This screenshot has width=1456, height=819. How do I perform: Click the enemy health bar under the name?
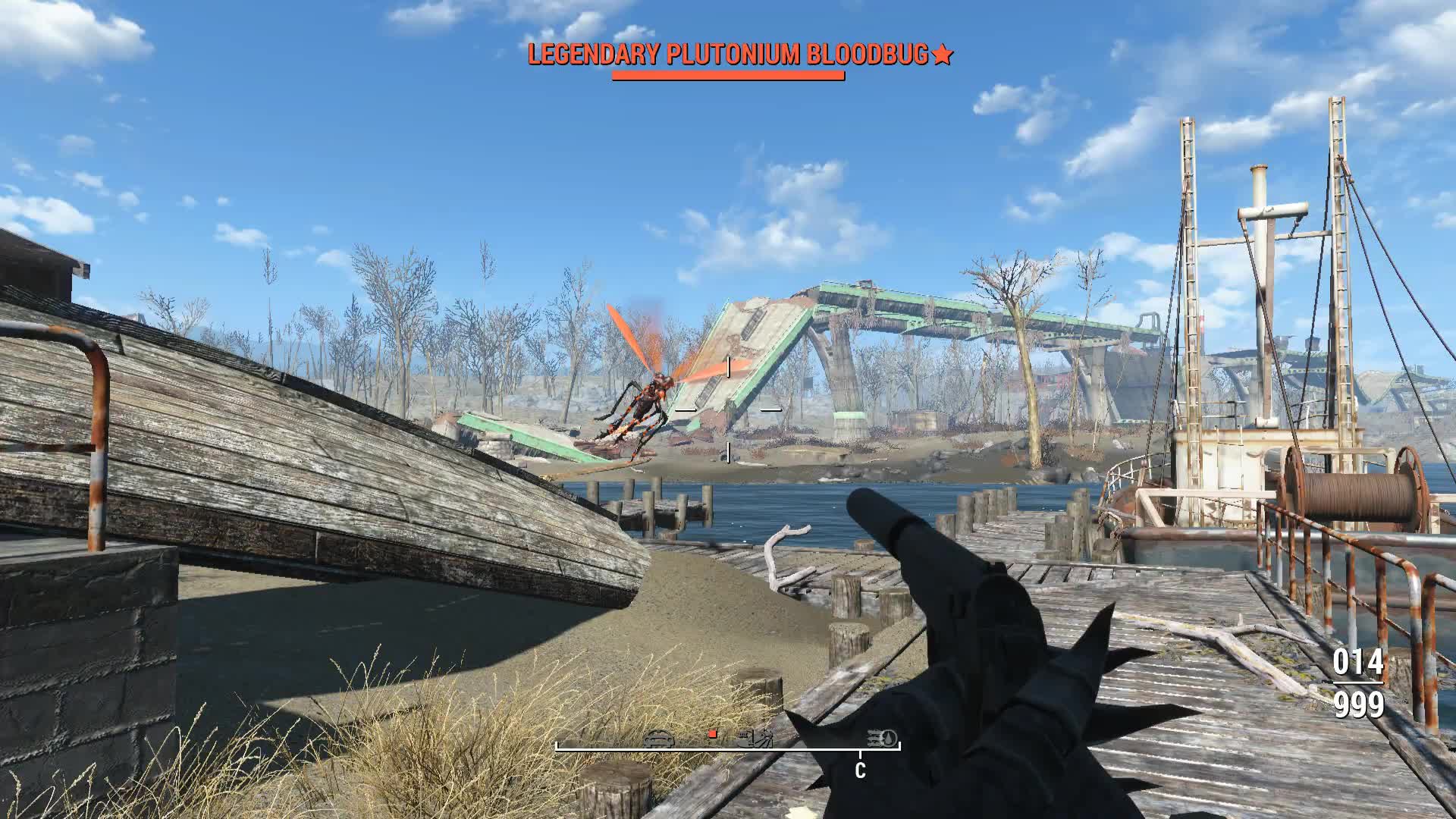(730, 76)
